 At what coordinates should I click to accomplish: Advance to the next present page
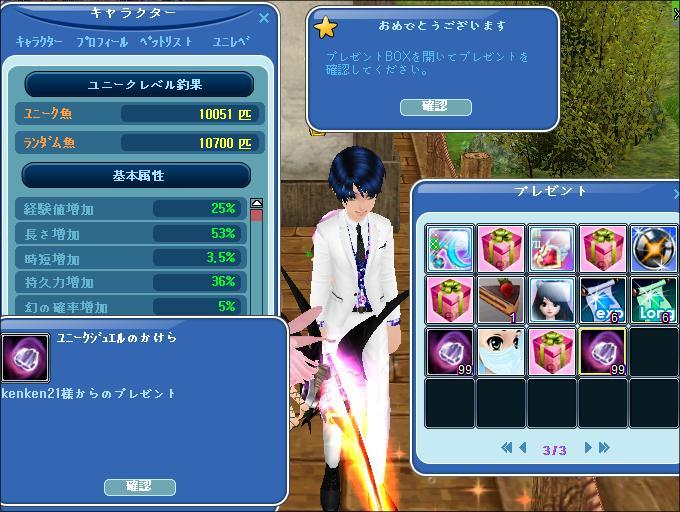tap(588, 449)
